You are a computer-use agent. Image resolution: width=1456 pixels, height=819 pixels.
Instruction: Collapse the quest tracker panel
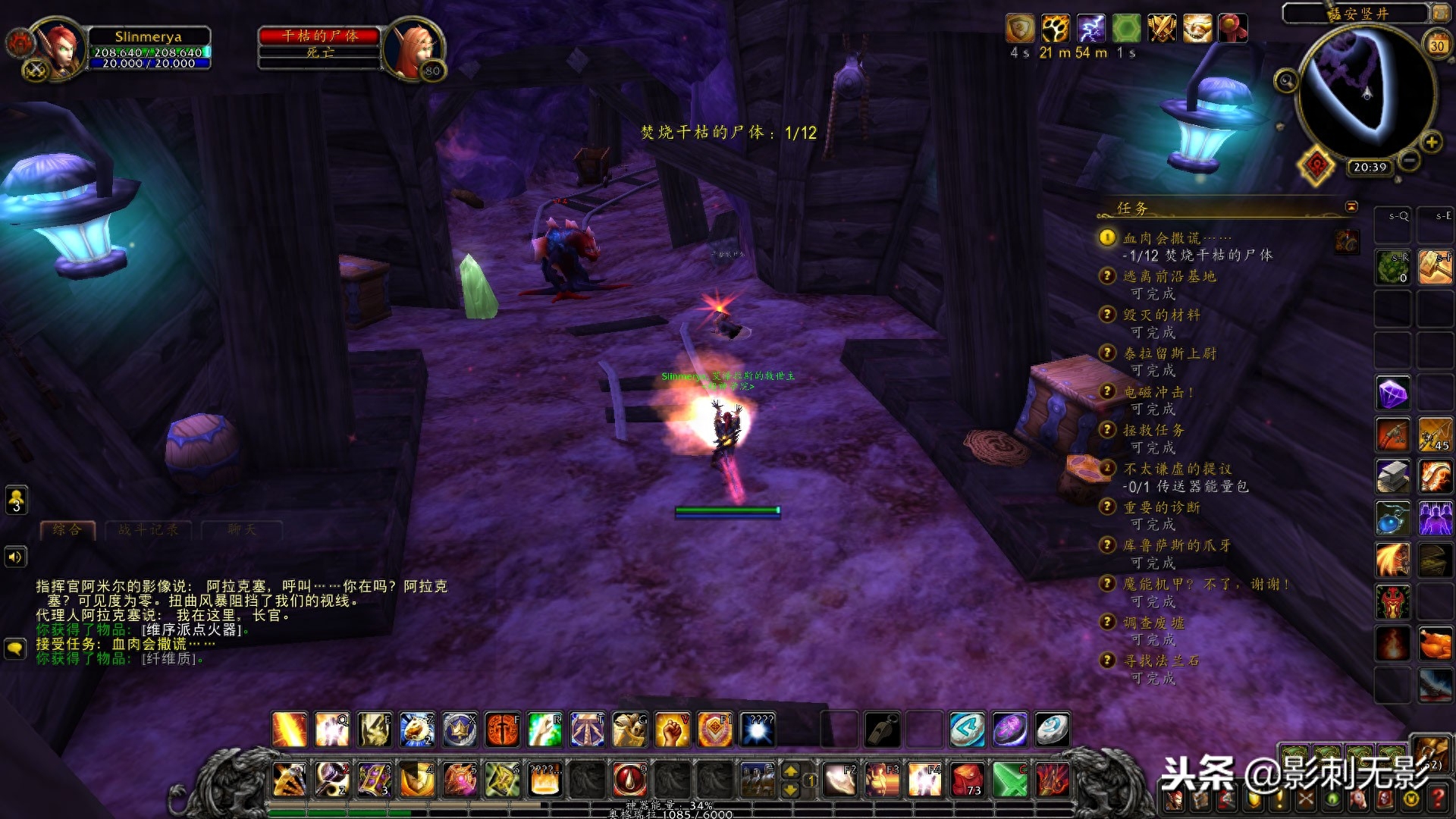click(x=1351, y=206)
